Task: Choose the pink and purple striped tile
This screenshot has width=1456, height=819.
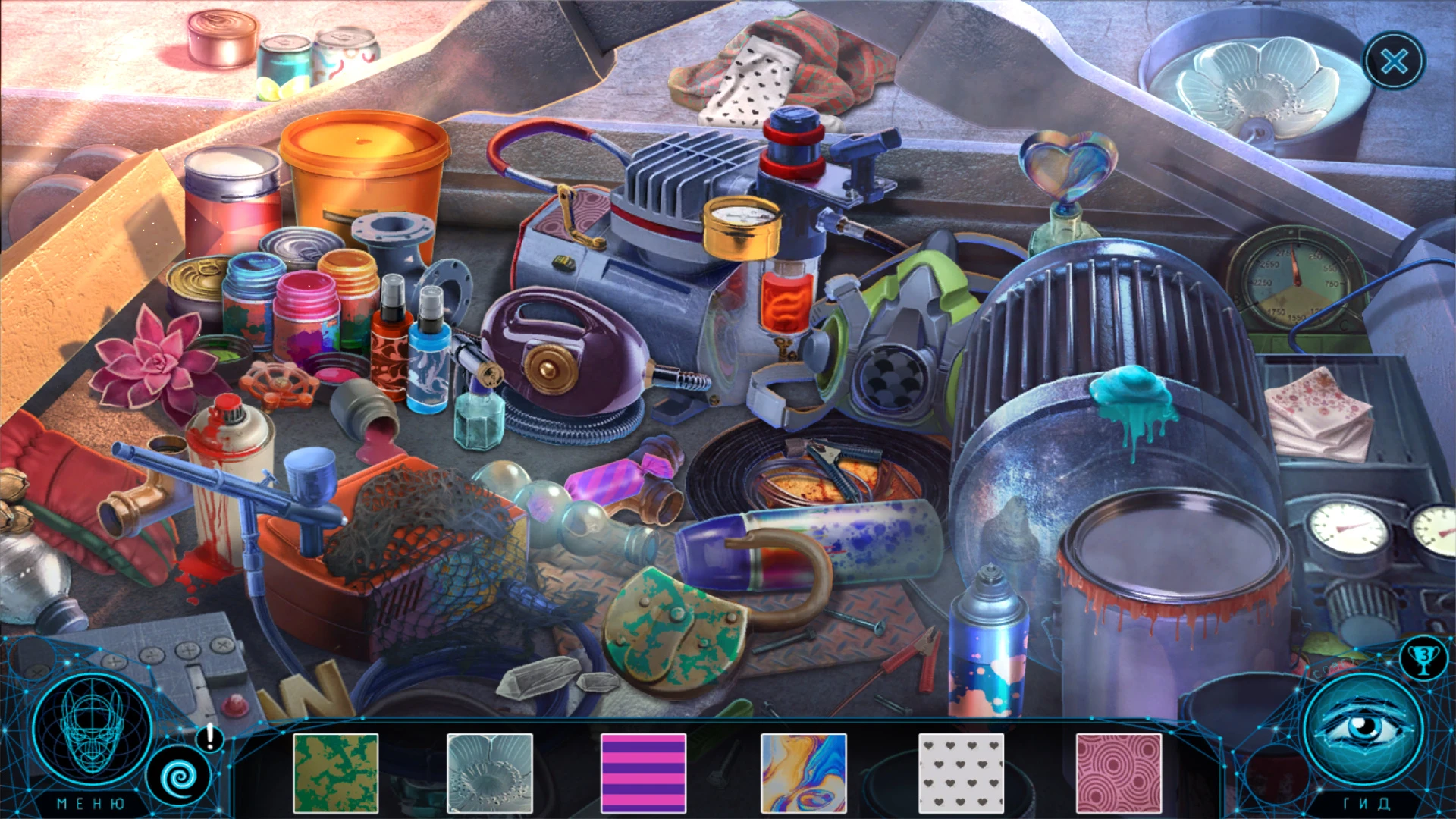Action: (x=643, y=773)
